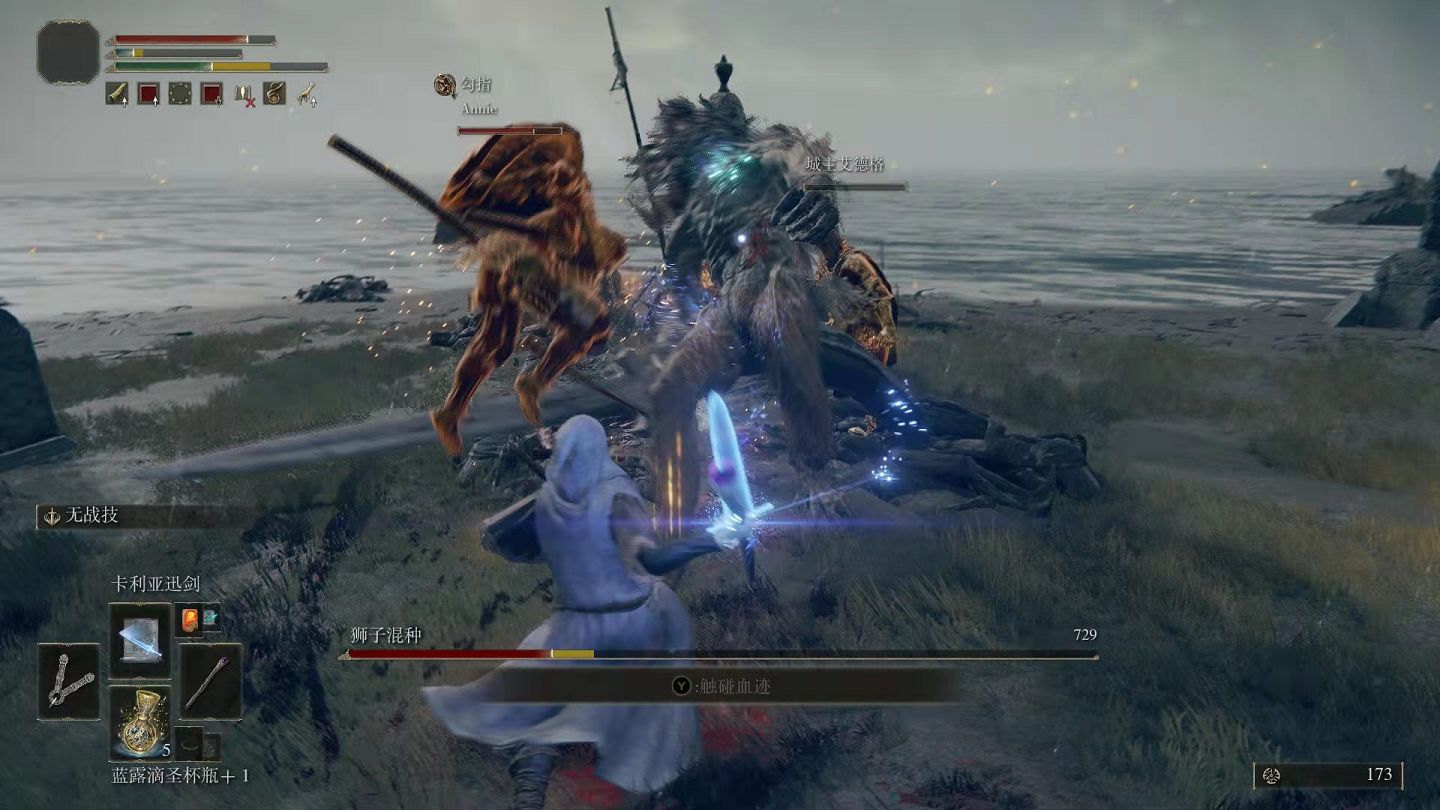
Task: Select the teal queued spell icon
Action: 210,618
